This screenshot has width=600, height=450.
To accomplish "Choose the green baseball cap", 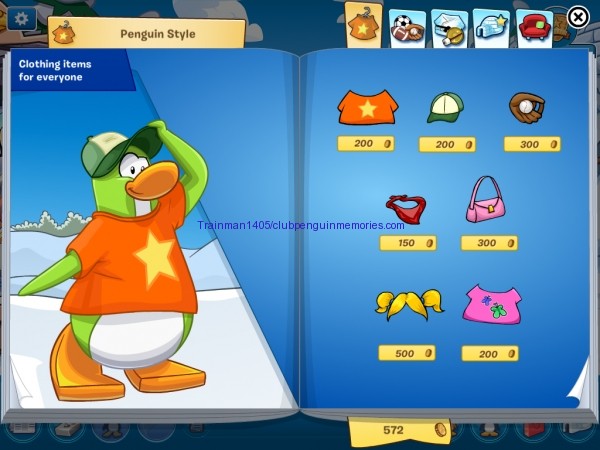I will click(446, 107).
